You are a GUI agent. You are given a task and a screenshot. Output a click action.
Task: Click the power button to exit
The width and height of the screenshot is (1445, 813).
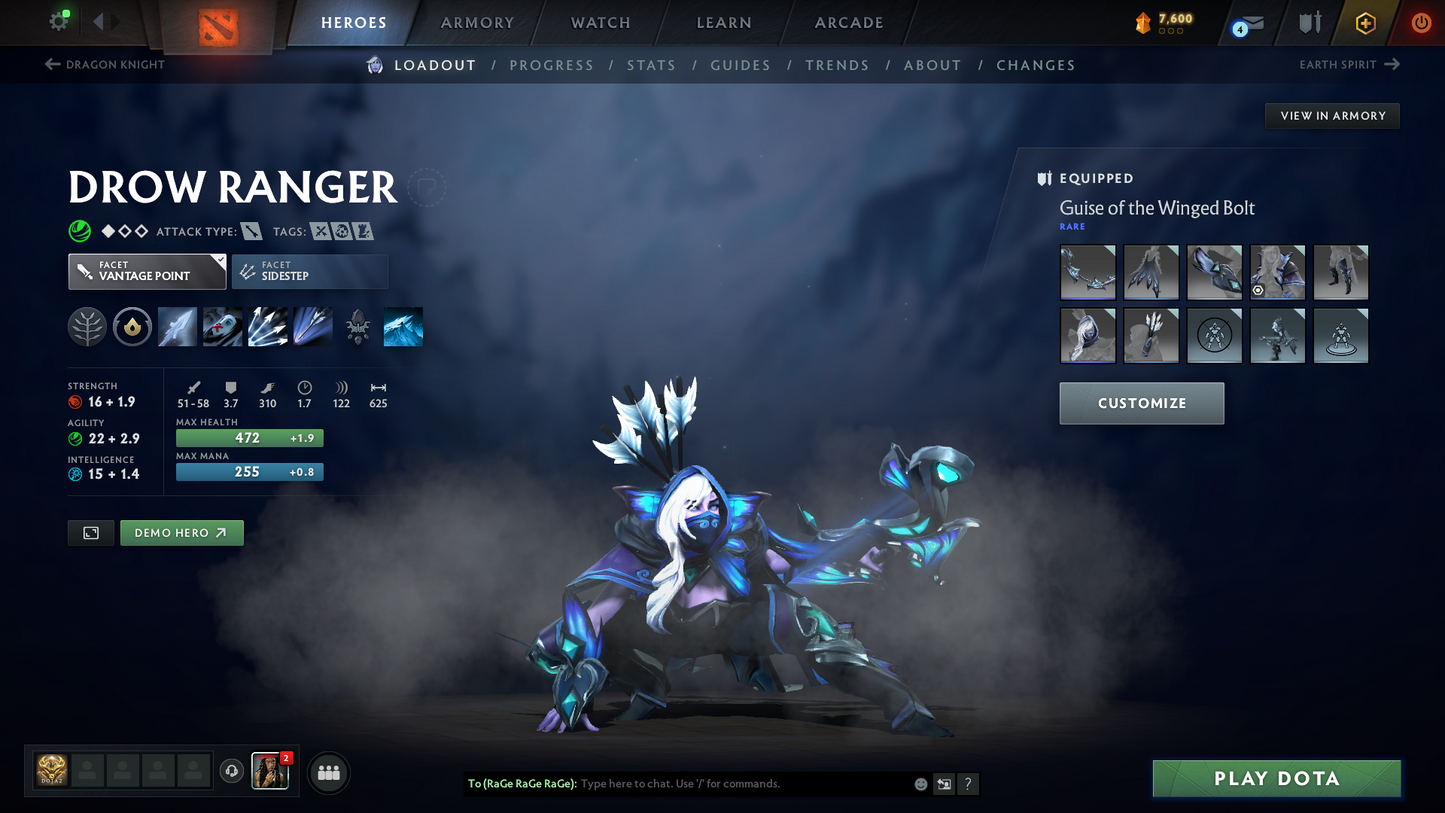1420,22
